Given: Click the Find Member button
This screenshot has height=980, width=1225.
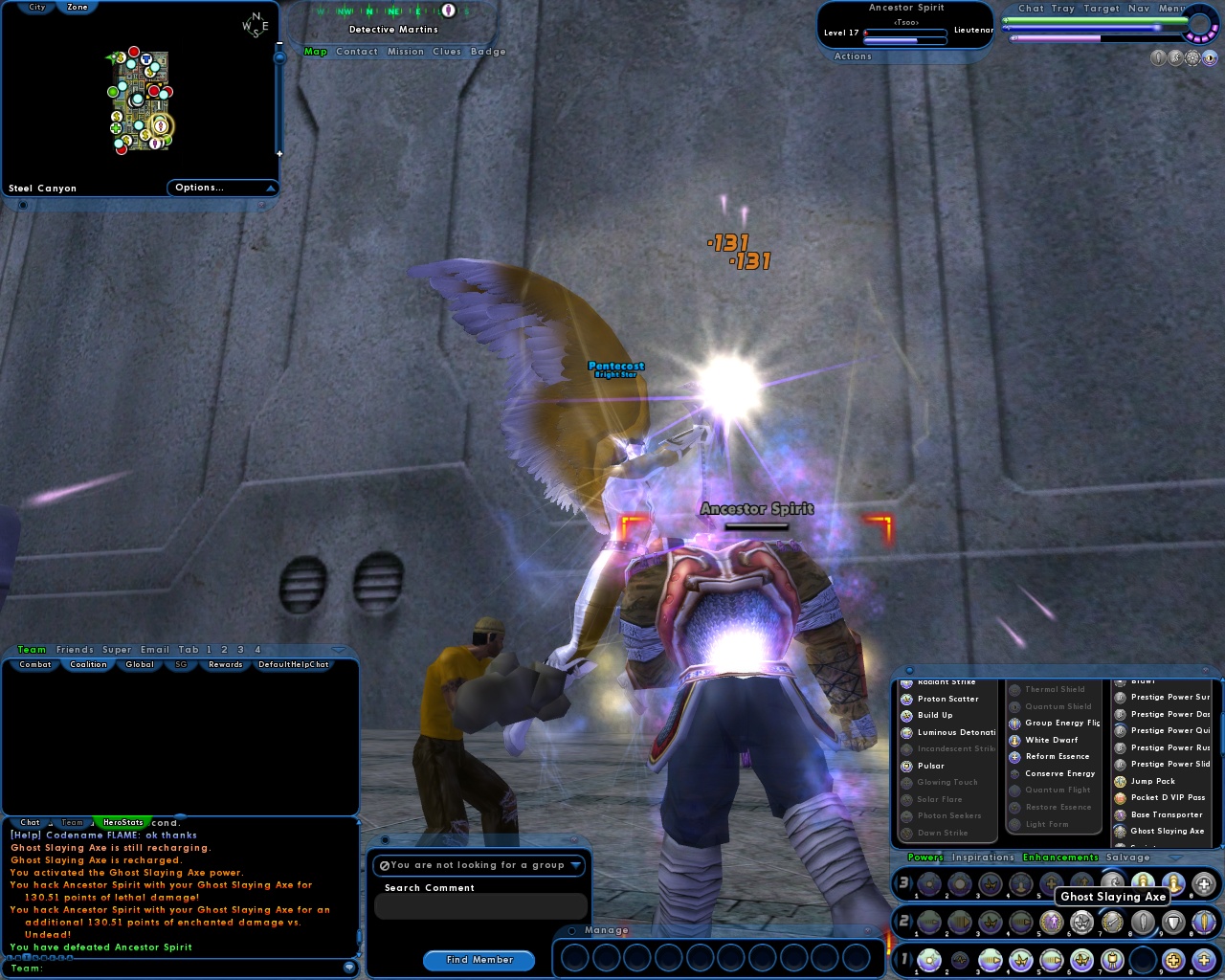Looking at the screenshot, I should (479, 960).
